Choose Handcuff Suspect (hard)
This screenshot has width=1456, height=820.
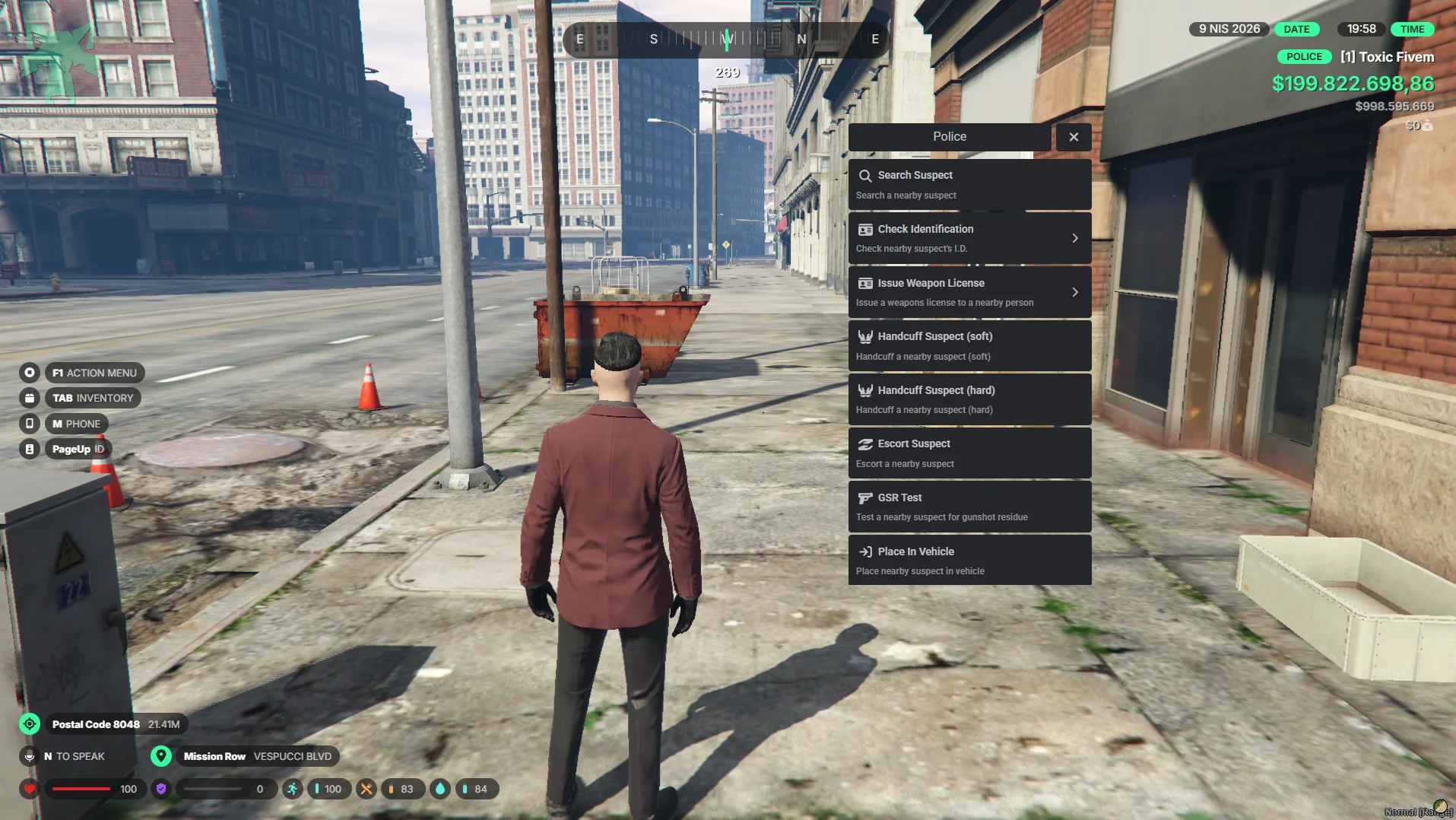pos(969,399)
